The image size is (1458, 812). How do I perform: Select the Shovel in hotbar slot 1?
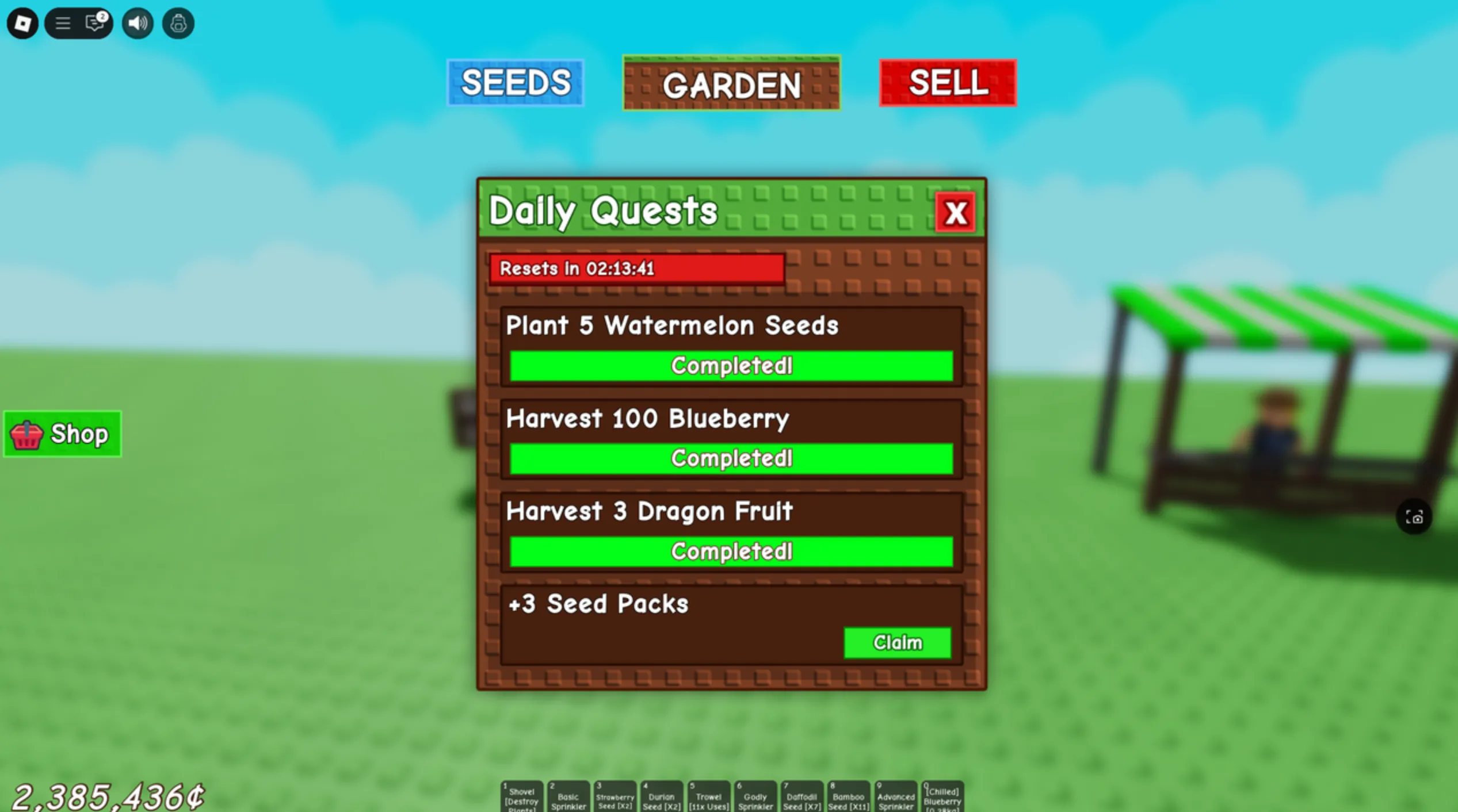pos(521,796)
